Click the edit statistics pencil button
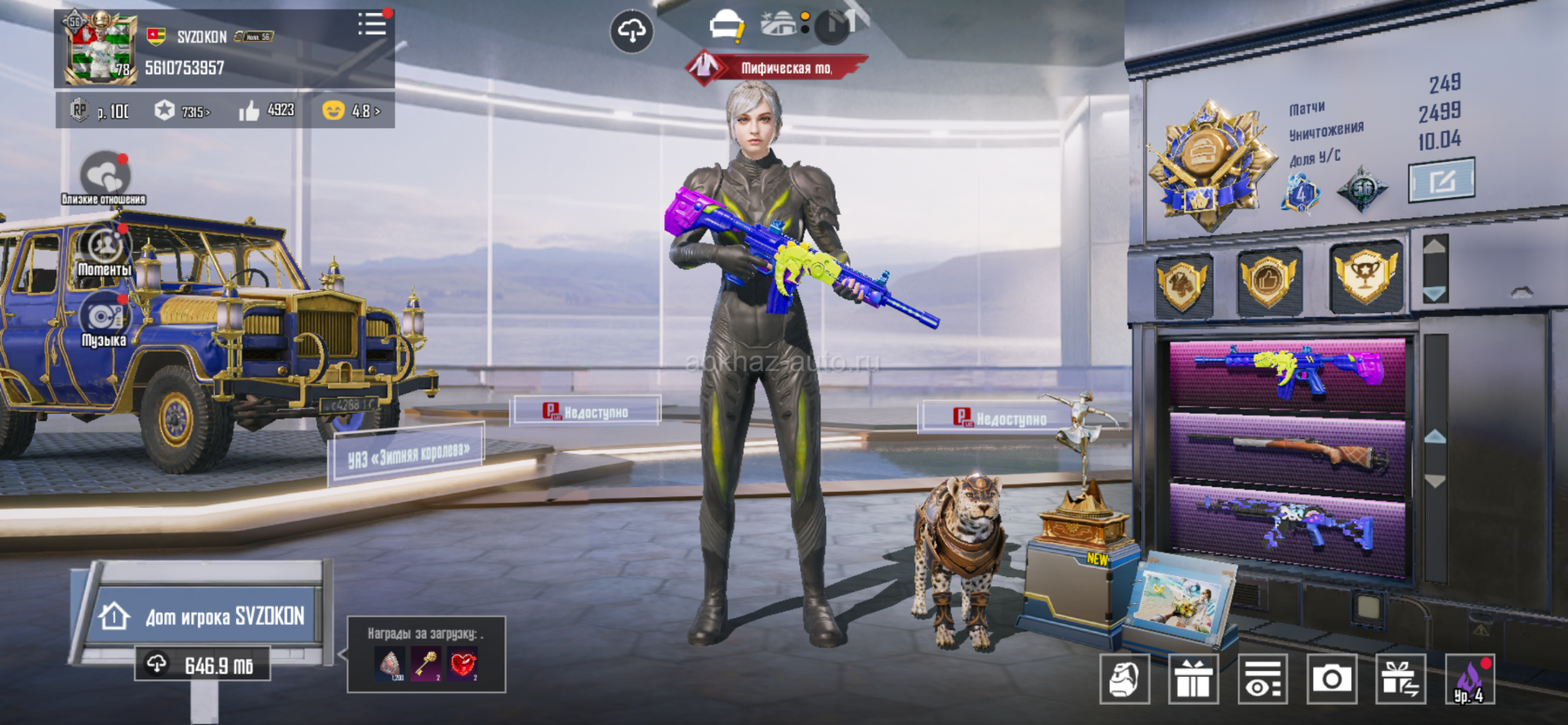Image resolution: width=1568 pixels, height=725 pixels. [1441, 180]
